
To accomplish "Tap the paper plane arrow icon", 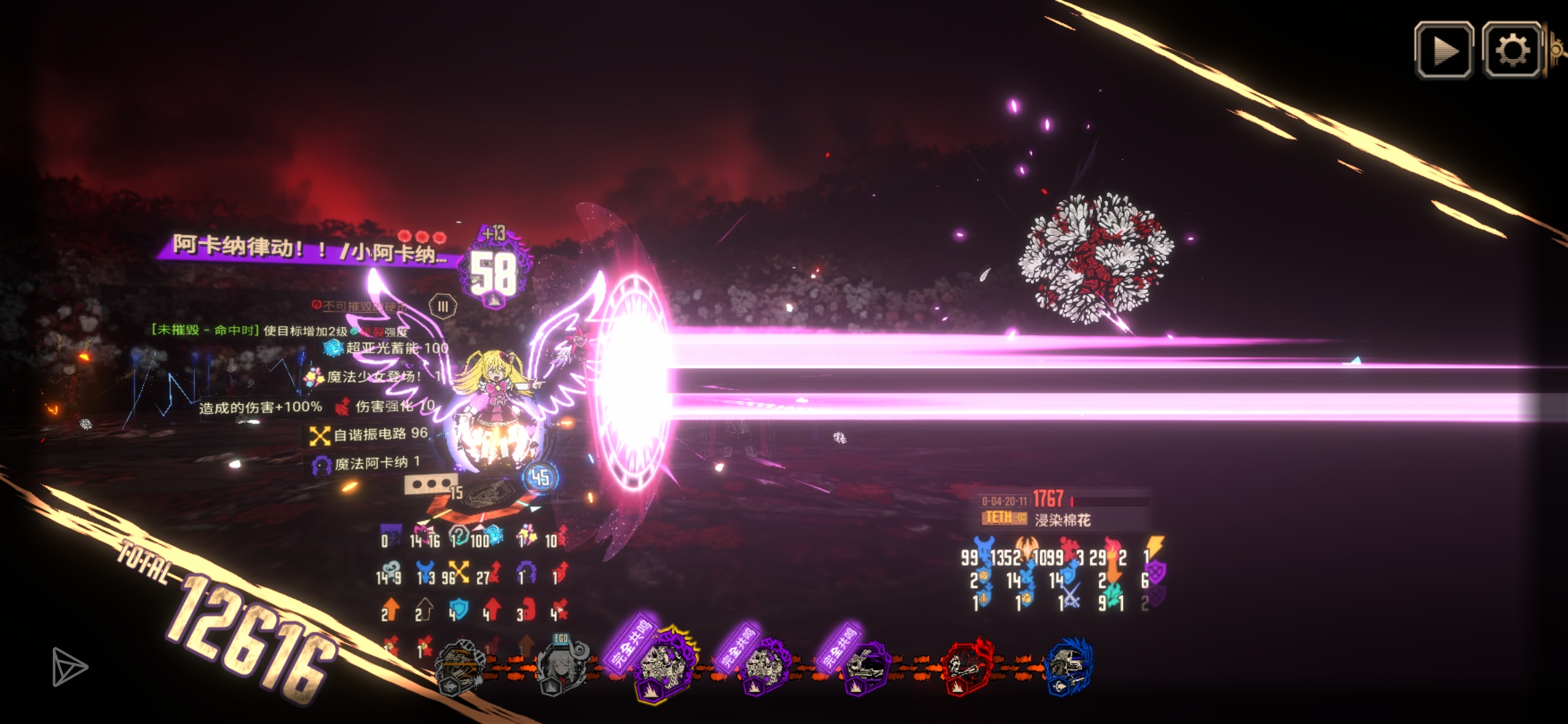I will pos(69,666).
